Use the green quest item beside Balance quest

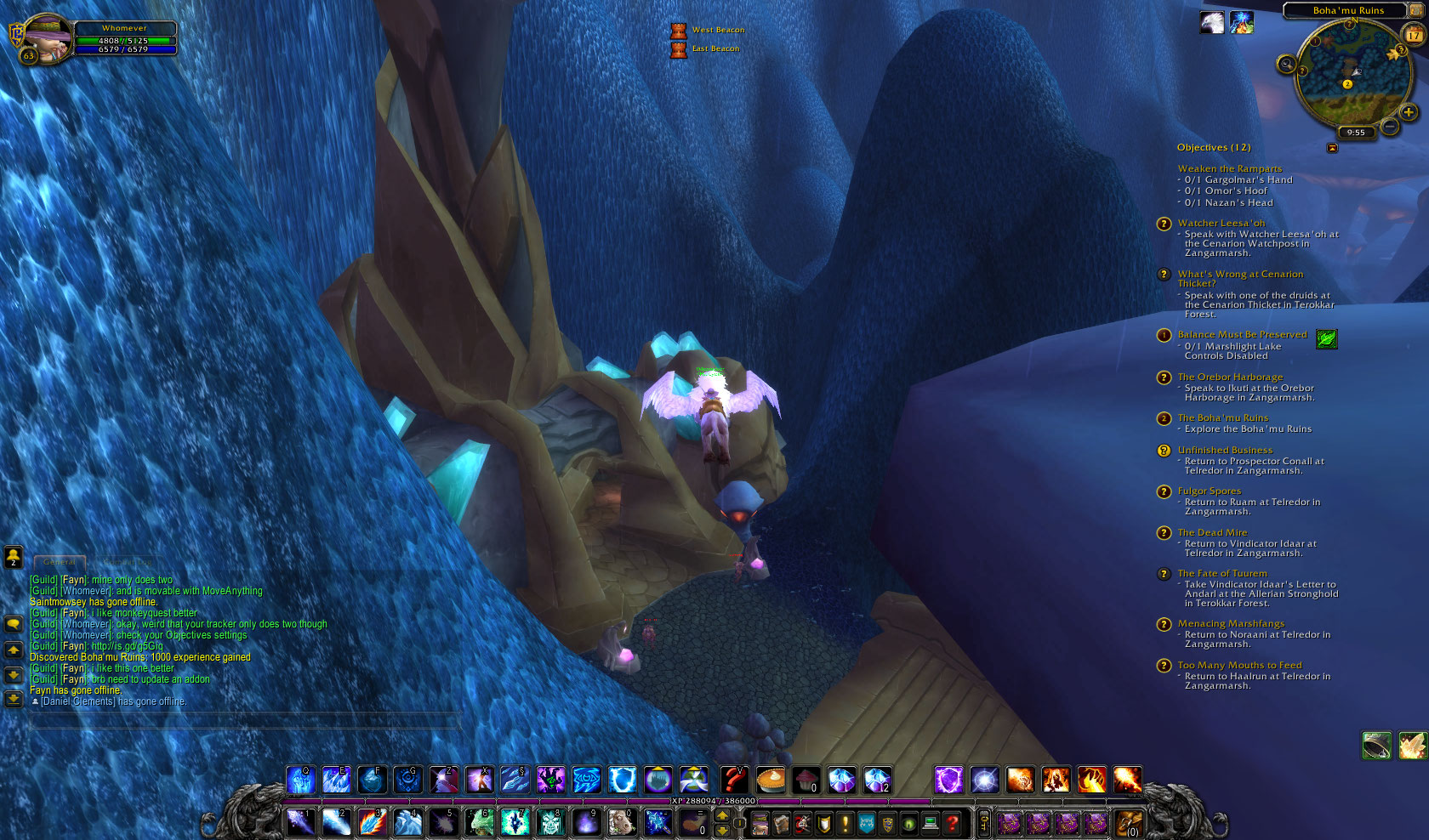(1326, 339)
